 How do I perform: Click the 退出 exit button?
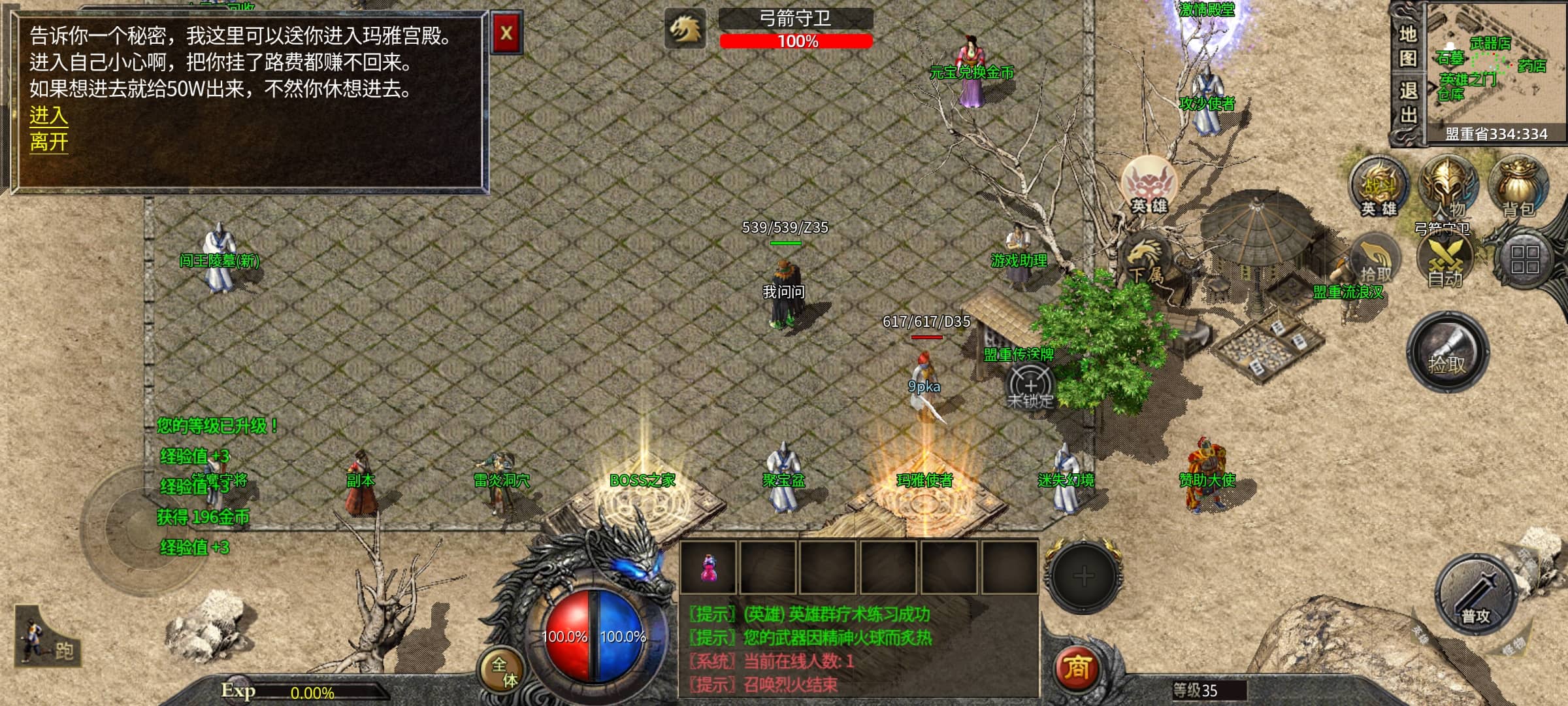pos(1408,103)
